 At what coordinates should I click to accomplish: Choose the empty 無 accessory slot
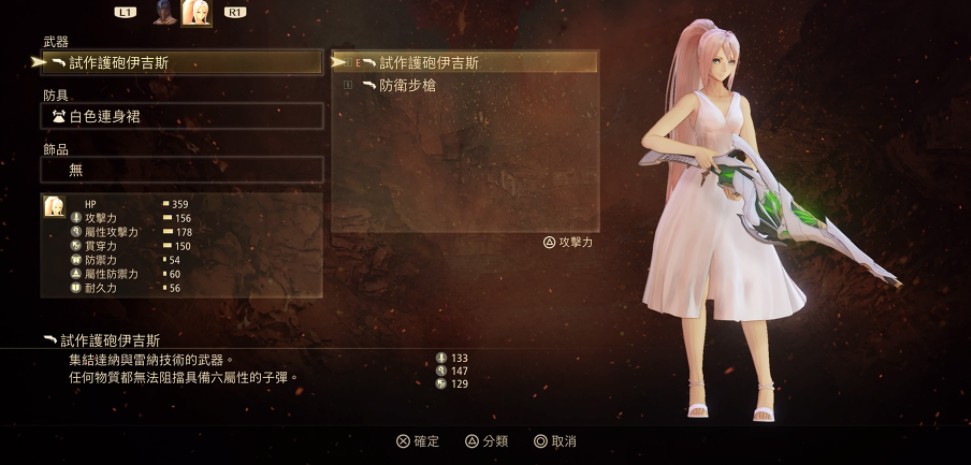point(182,170)
